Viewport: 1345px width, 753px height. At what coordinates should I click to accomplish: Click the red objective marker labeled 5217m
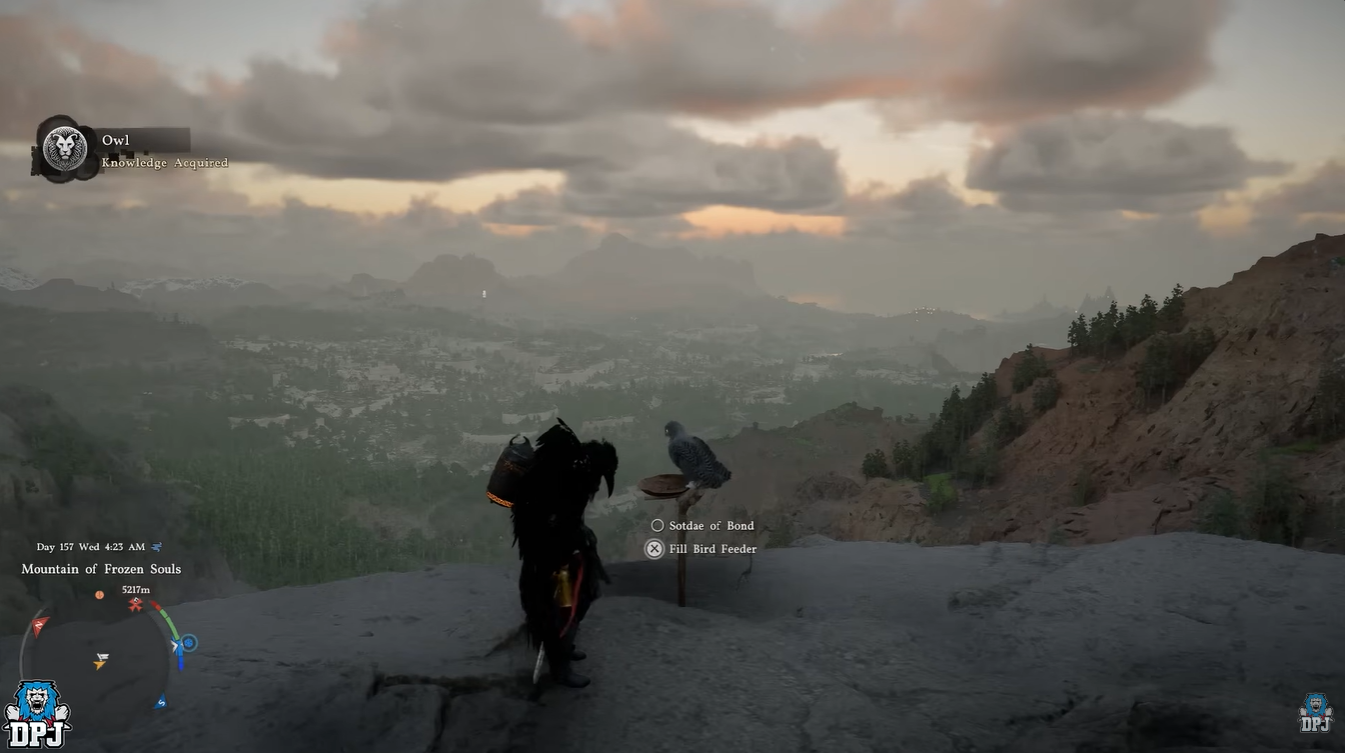point(135,602)
